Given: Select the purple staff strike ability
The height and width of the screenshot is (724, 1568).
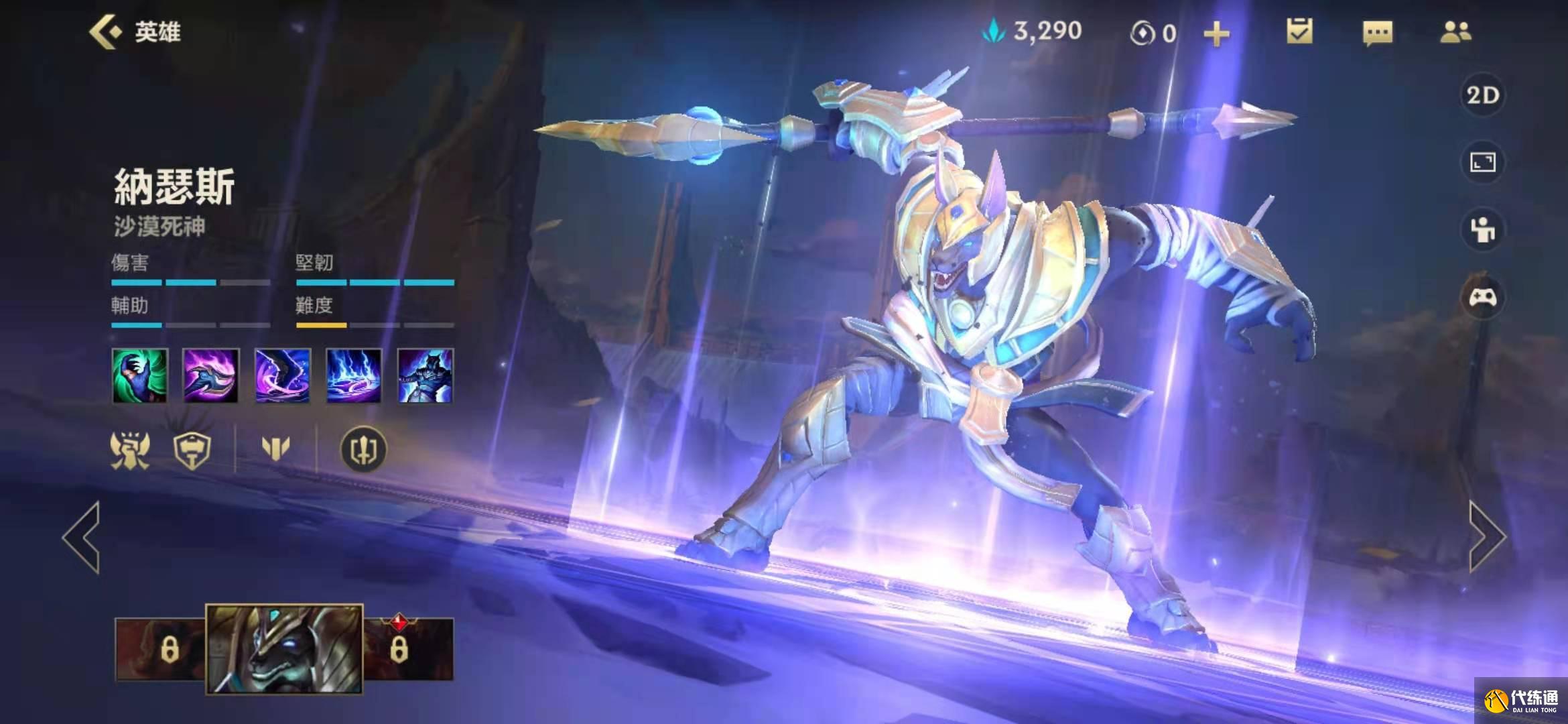Looking at the screenshot, I should [x=211, y=375].
